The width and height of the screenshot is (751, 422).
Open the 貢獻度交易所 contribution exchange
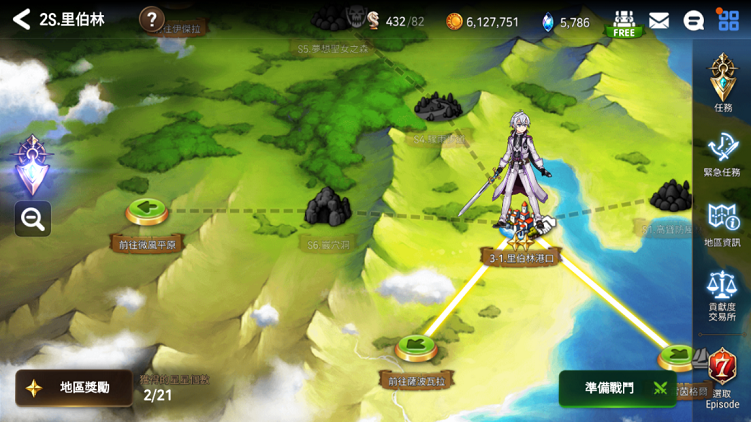722,294
